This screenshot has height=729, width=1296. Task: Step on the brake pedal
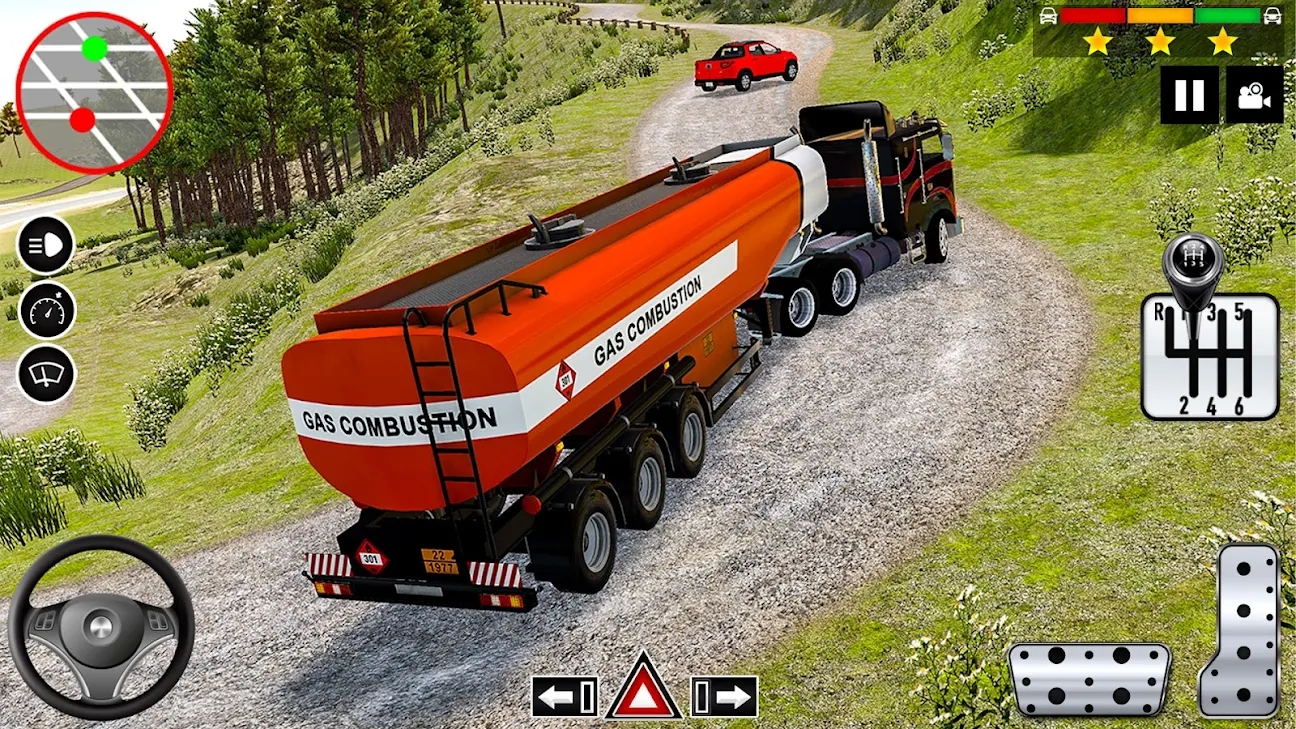(x=1089, y=679)
